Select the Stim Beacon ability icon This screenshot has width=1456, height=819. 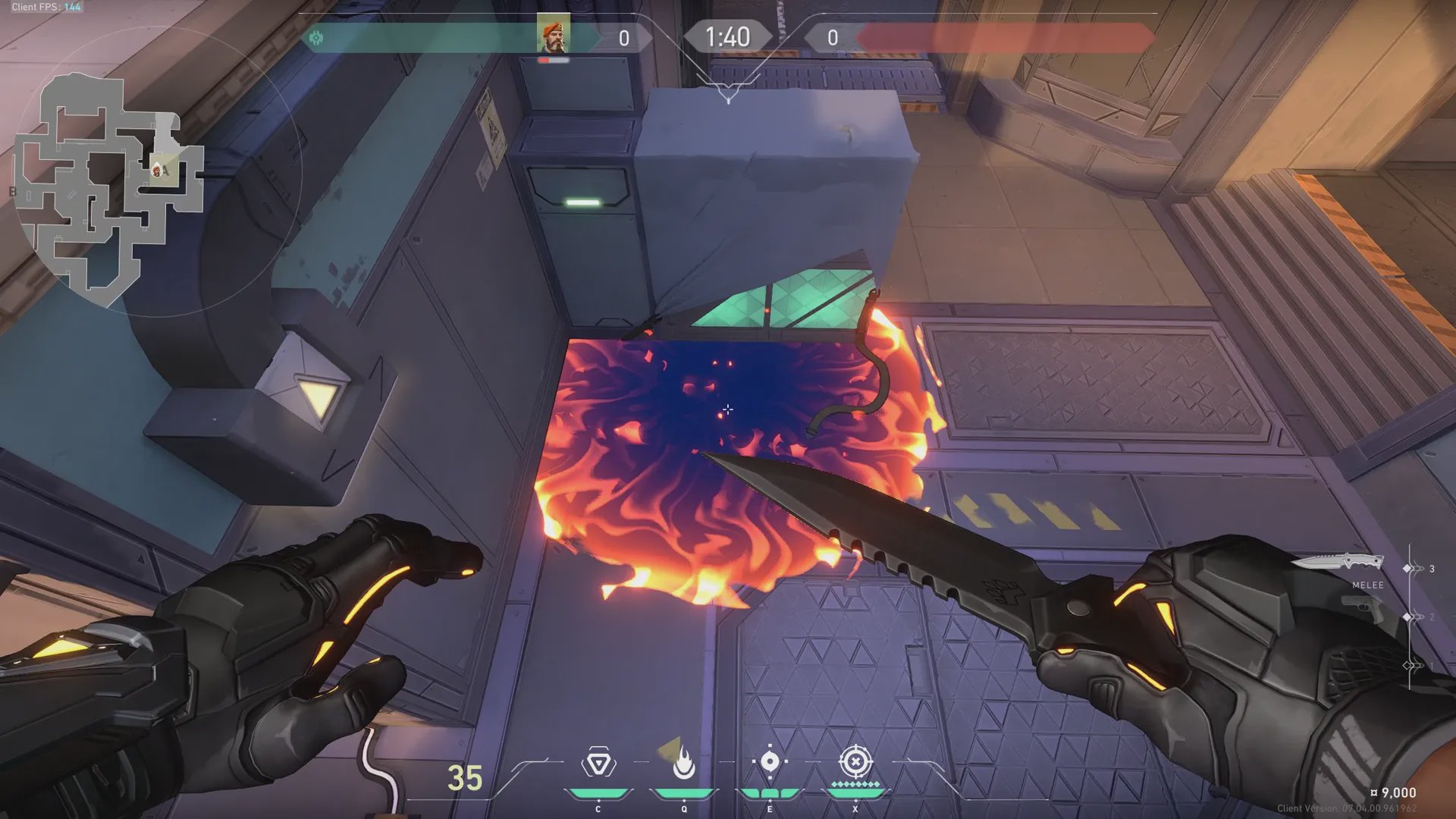click(x=598, y=763)
